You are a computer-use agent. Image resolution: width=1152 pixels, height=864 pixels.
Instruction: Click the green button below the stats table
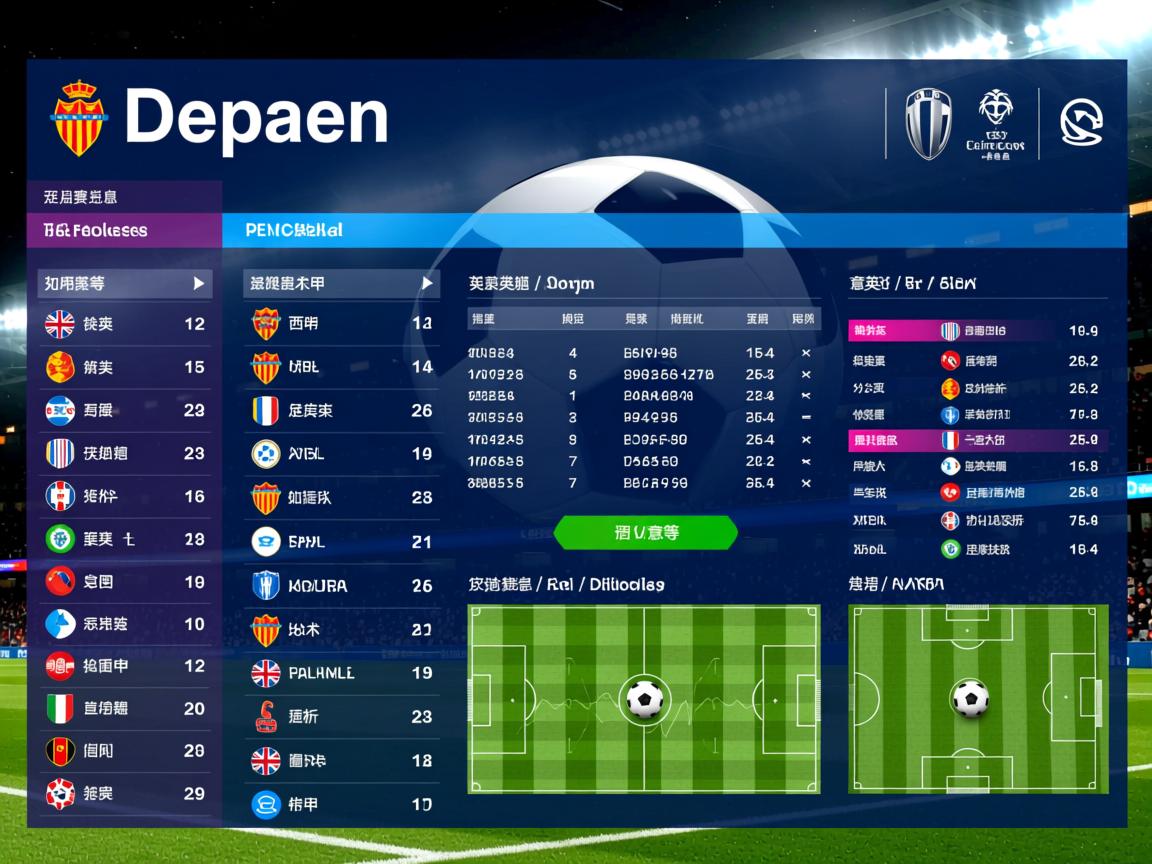(645, 533)
